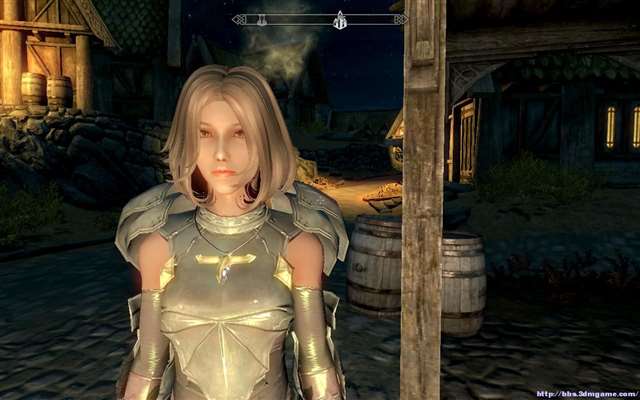
Task: Click the small tower marker on the compass
Action: coord(264,19)
